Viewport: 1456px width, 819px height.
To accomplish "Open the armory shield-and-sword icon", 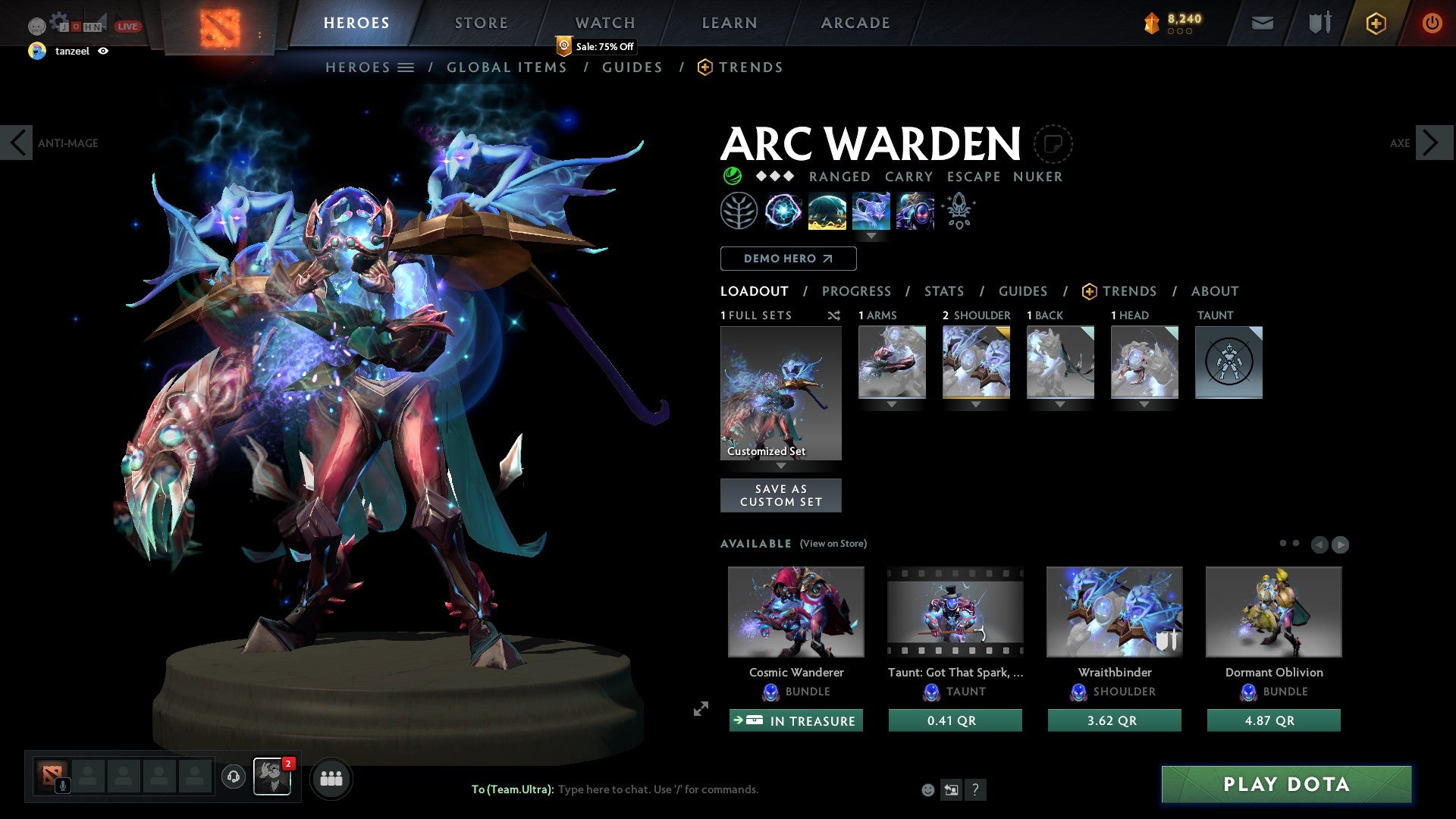I will coord(1319,23).
